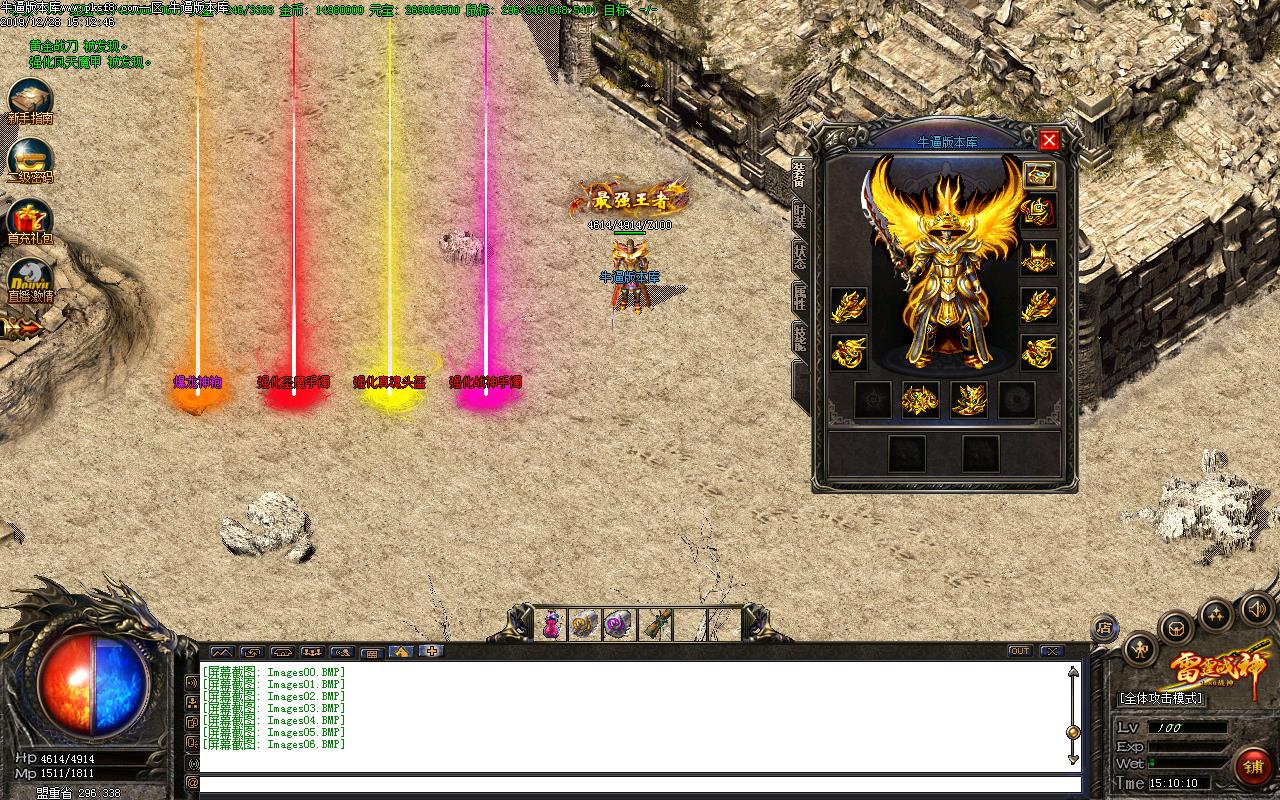
Task: Click the OUT button above the chat window
Action: [x=1020, y=651]
